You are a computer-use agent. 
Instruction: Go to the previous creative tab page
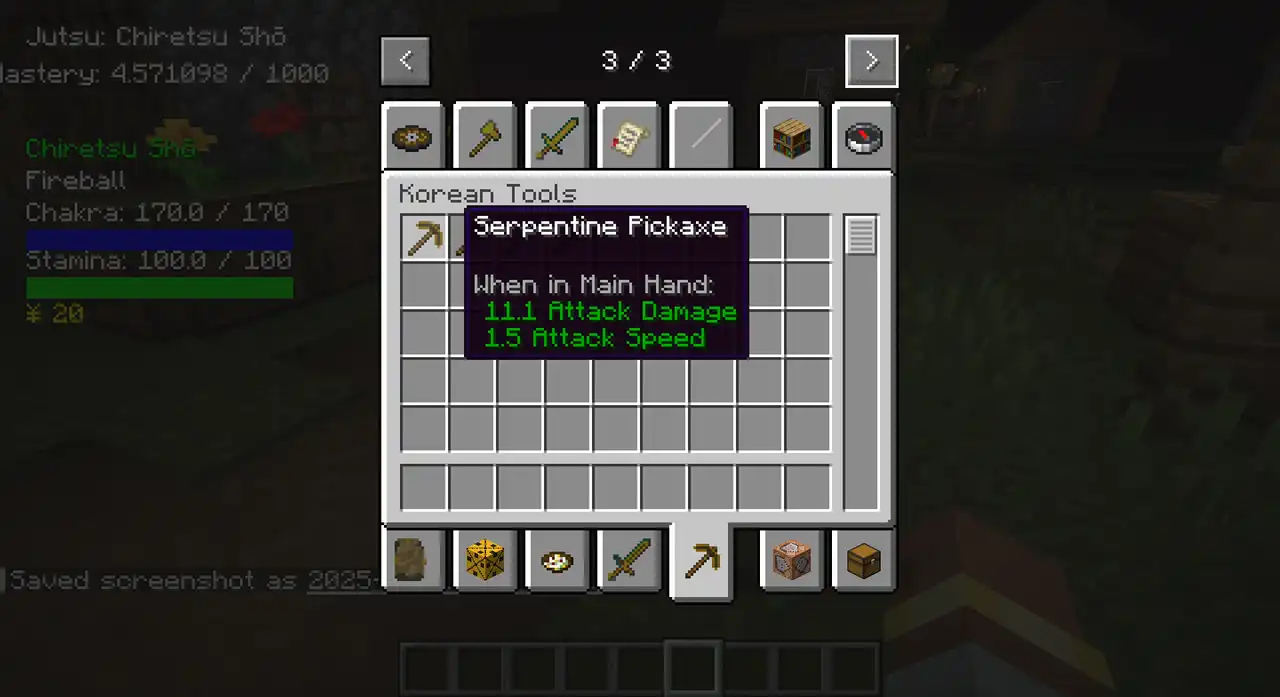point(405,61)
